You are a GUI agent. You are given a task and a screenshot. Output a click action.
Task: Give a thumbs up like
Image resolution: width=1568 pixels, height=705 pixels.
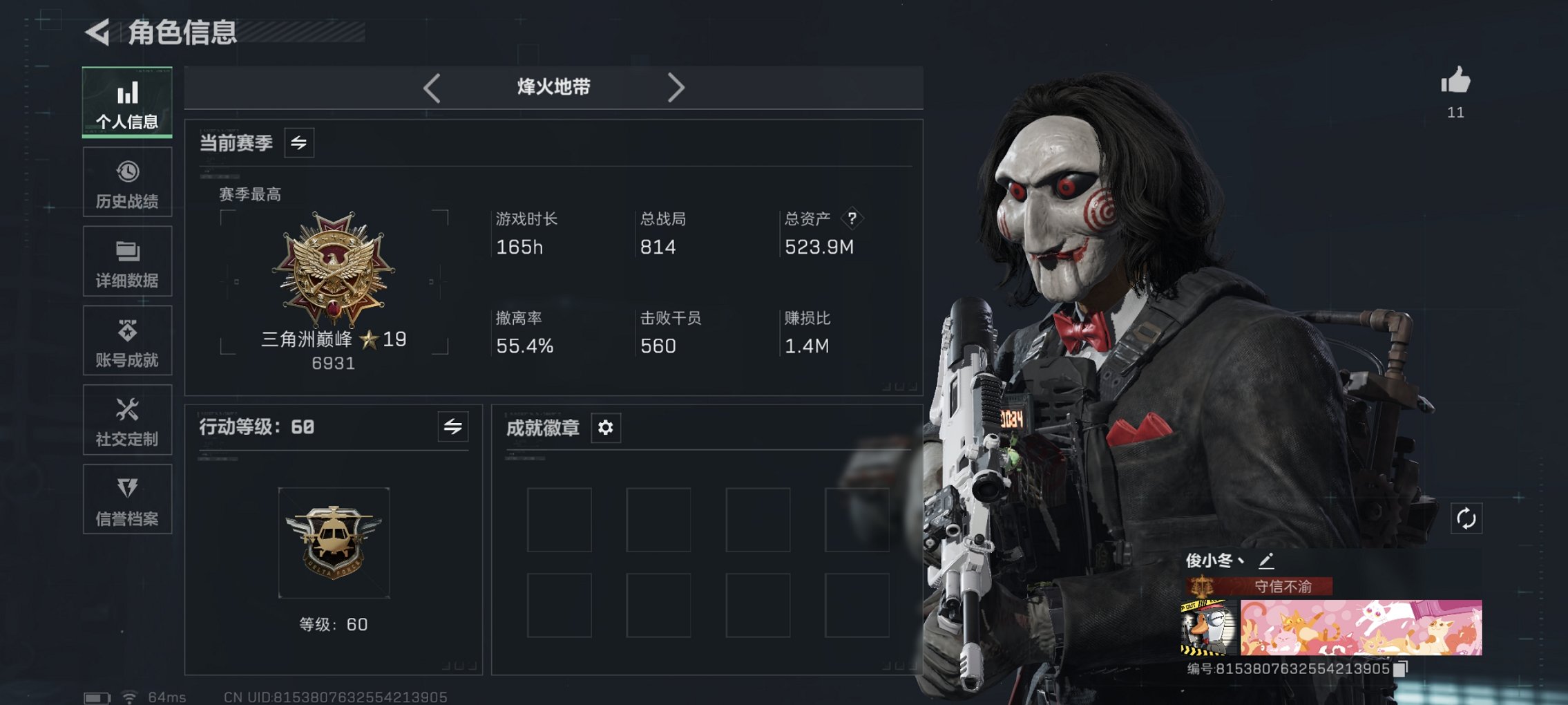coord(1456,82)
